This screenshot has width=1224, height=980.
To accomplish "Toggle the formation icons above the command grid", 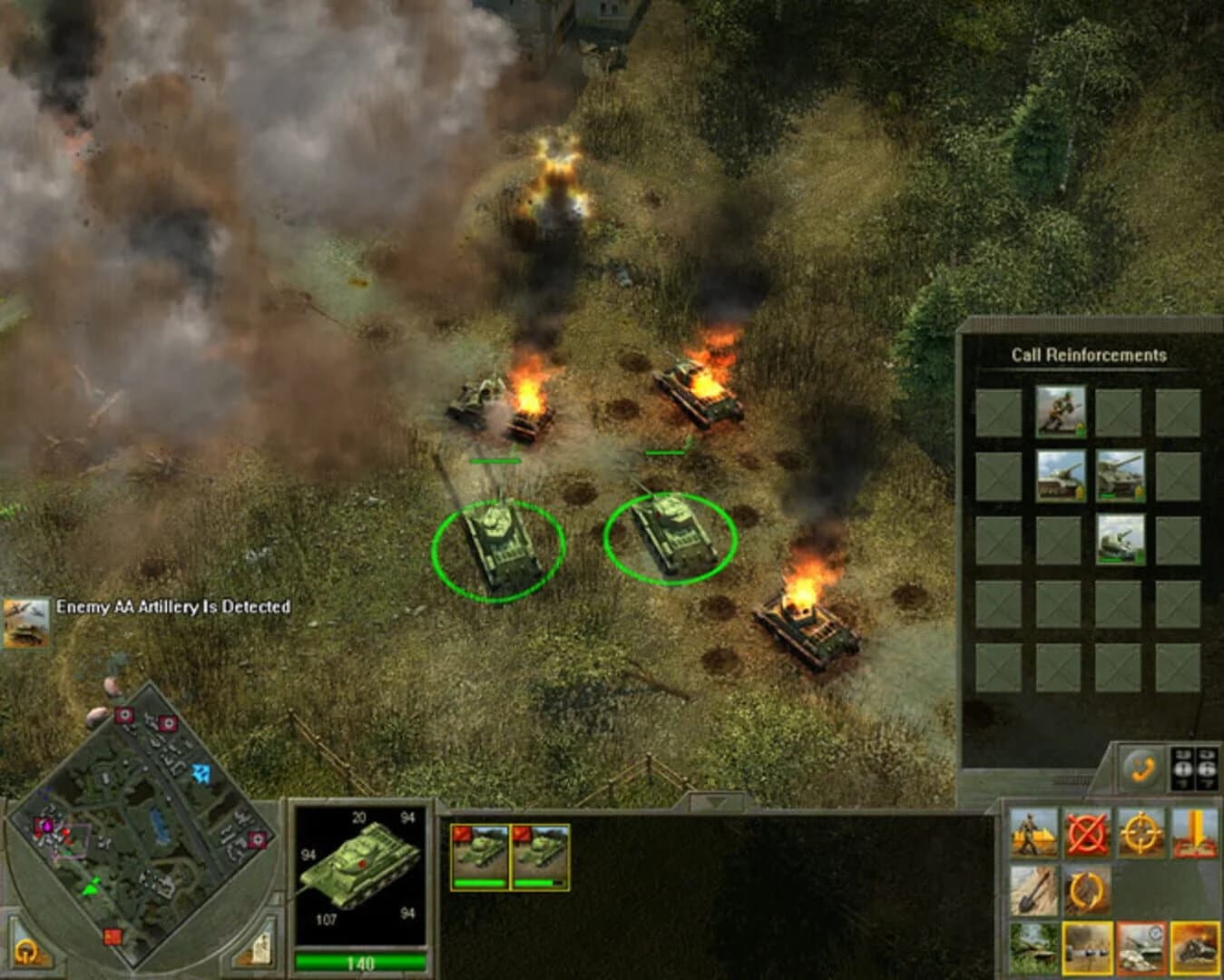I will [x=1193, y=766].
